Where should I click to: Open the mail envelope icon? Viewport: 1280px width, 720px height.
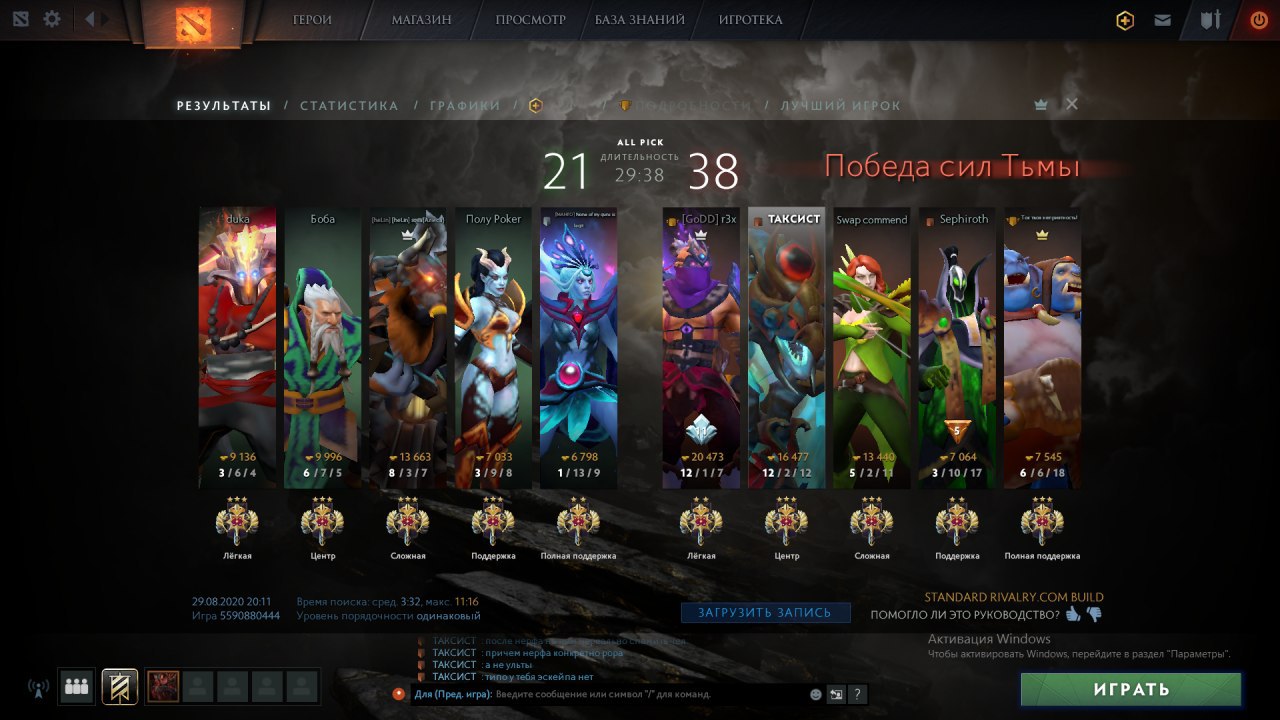1162,20
